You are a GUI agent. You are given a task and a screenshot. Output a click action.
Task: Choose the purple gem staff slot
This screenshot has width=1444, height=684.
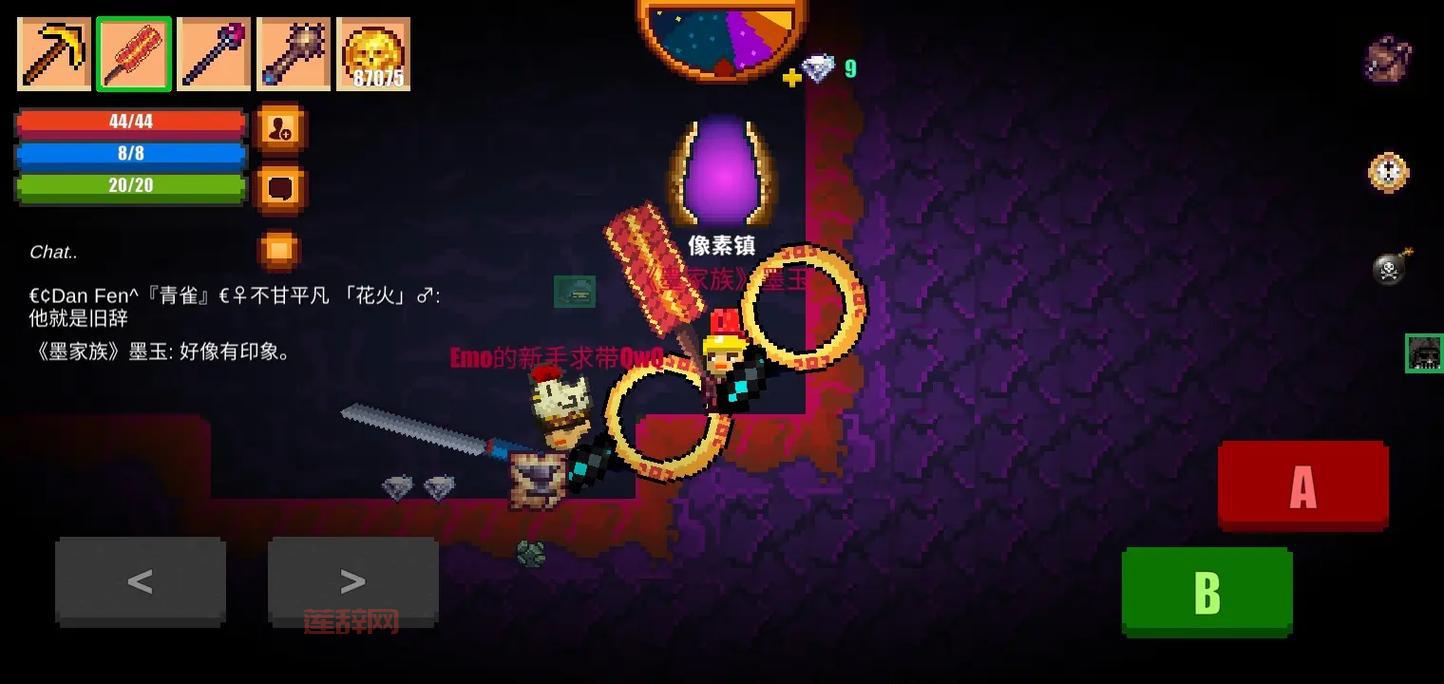point(214,54)
